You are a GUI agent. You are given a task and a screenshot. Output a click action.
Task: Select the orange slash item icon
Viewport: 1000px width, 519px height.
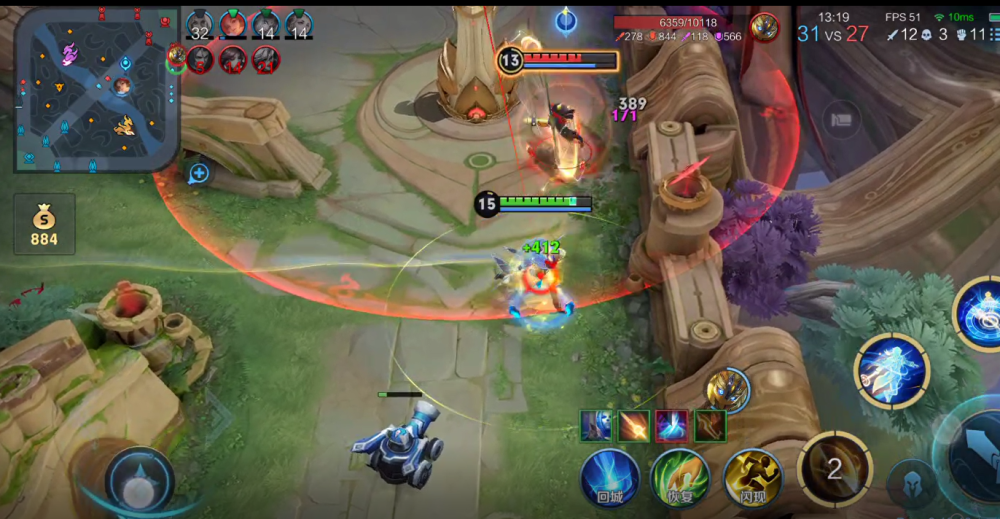coord(633,425)
